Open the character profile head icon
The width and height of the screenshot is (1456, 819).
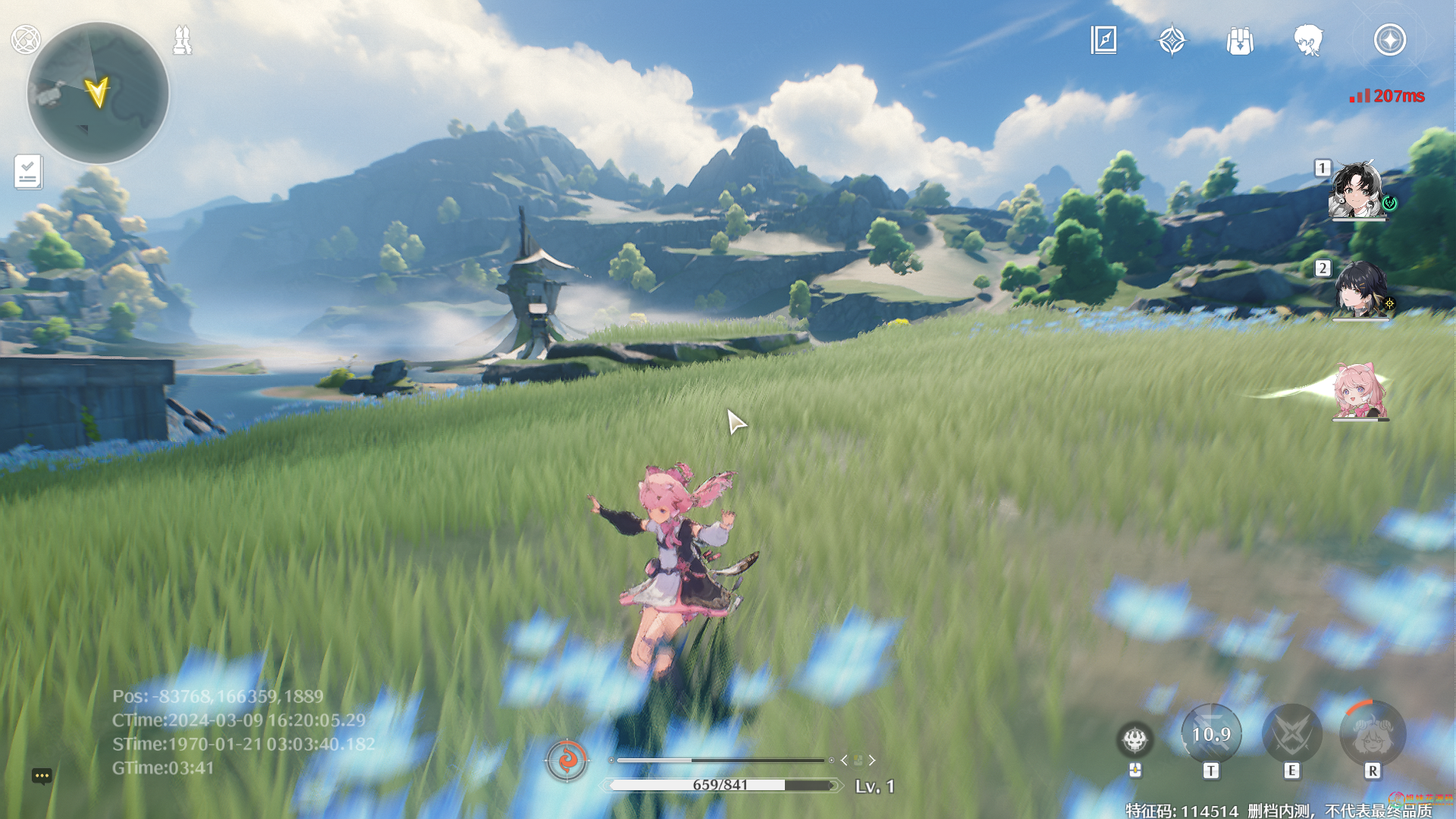pyautogui.click(x=1308, y=40)
